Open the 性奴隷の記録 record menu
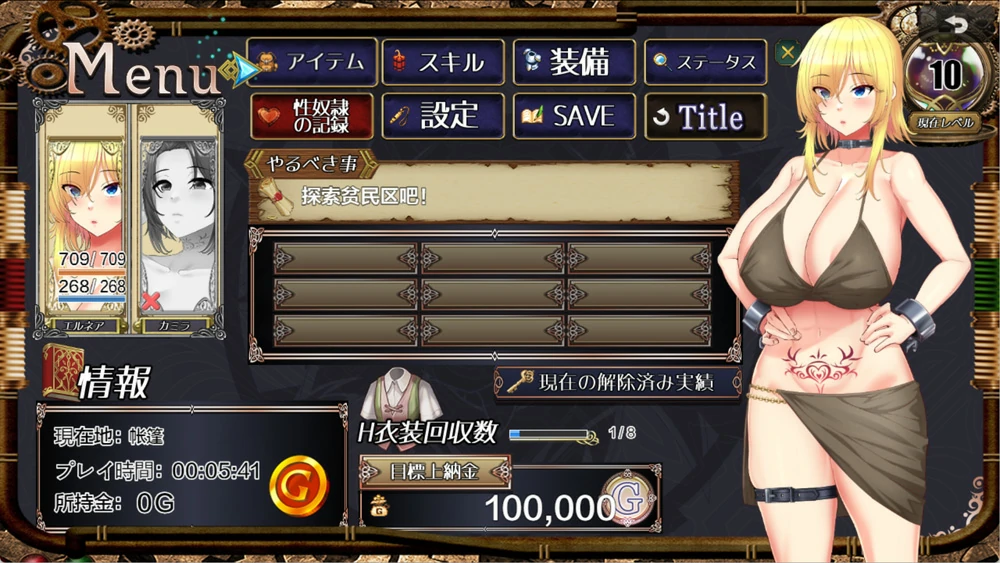Viewport: 1000px width, 563px height. [x=312, y=116]
